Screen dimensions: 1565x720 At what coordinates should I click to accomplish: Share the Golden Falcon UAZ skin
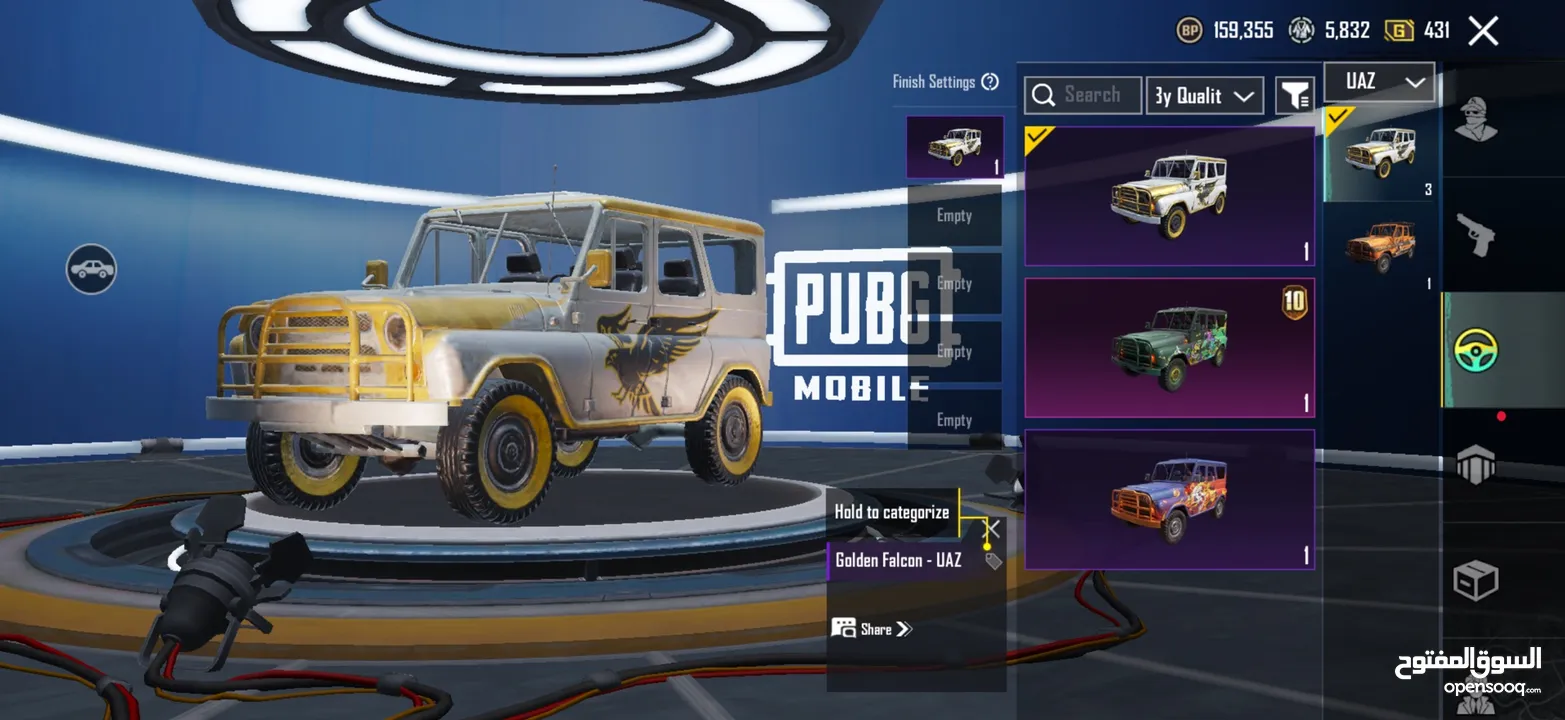(872, 629)
